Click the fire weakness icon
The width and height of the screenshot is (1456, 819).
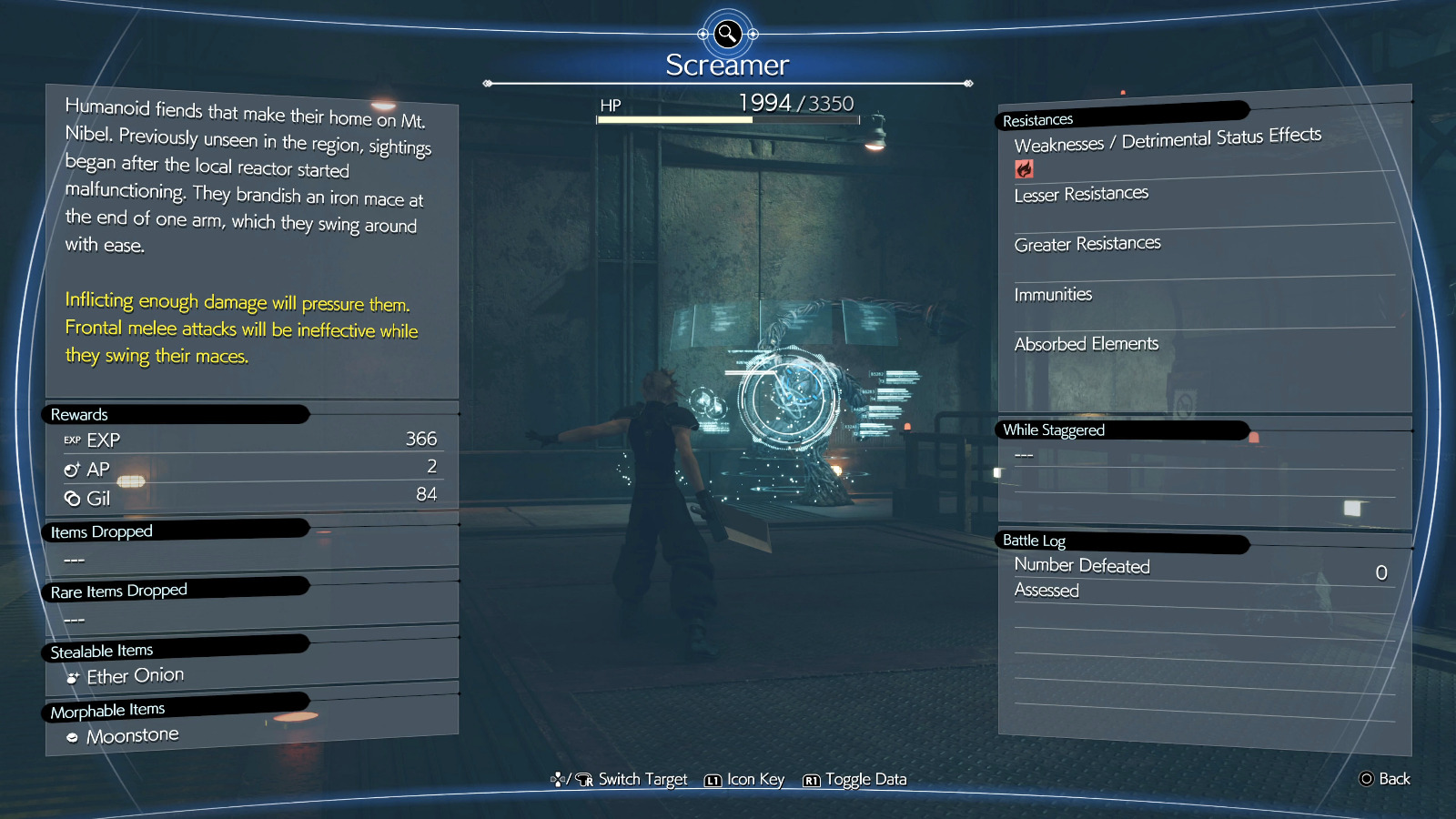tap(1024, 169)
